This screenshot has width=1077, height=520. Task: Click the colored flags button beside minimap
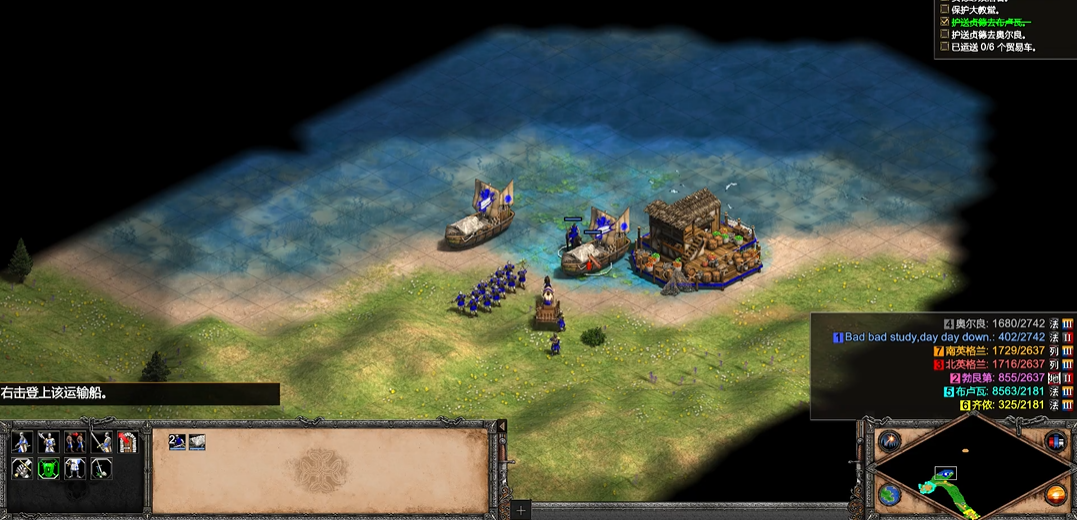click(1055, 441)
